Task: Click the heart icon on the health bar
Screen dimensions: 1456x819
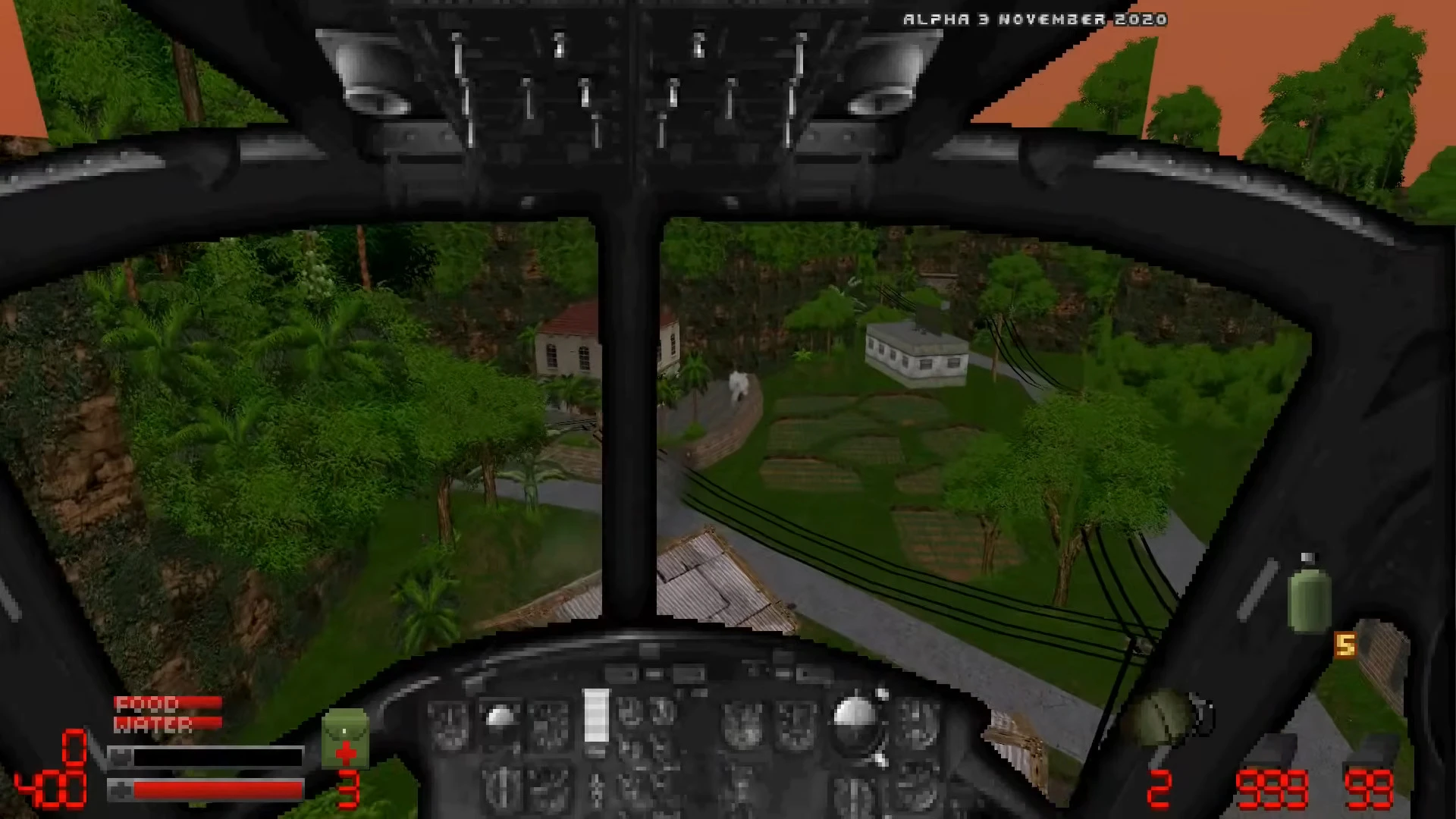Action: pos(121,756)
